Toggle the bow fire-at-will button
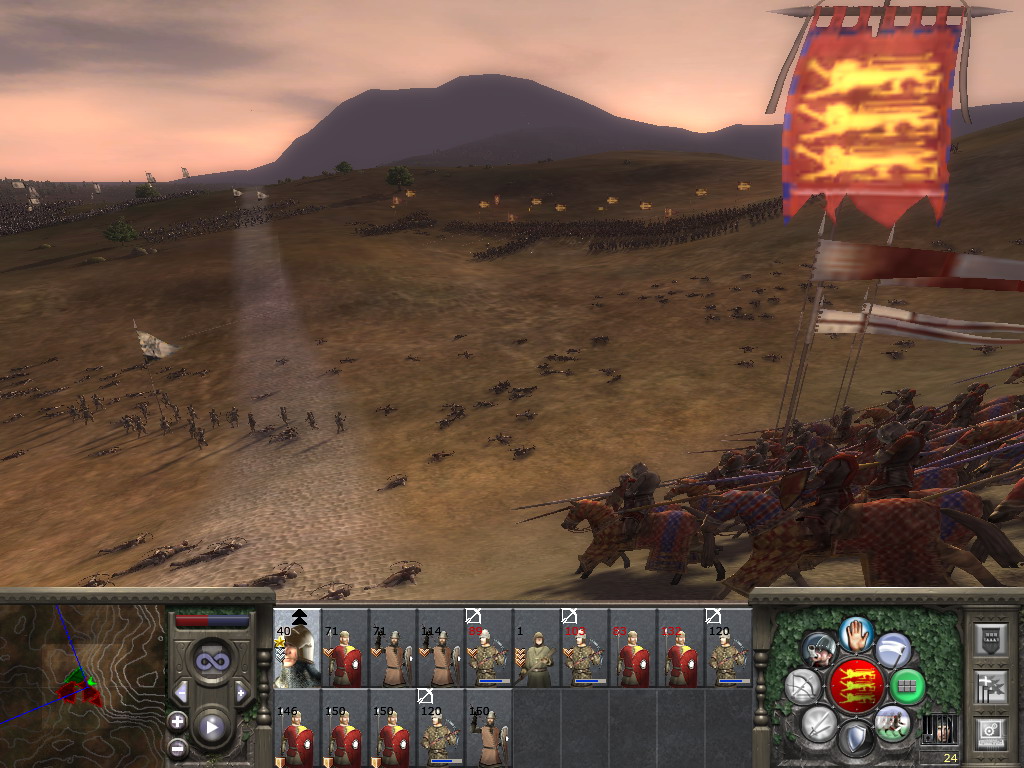The width and height of the screenshot is (1024, 768). [803, 686]
